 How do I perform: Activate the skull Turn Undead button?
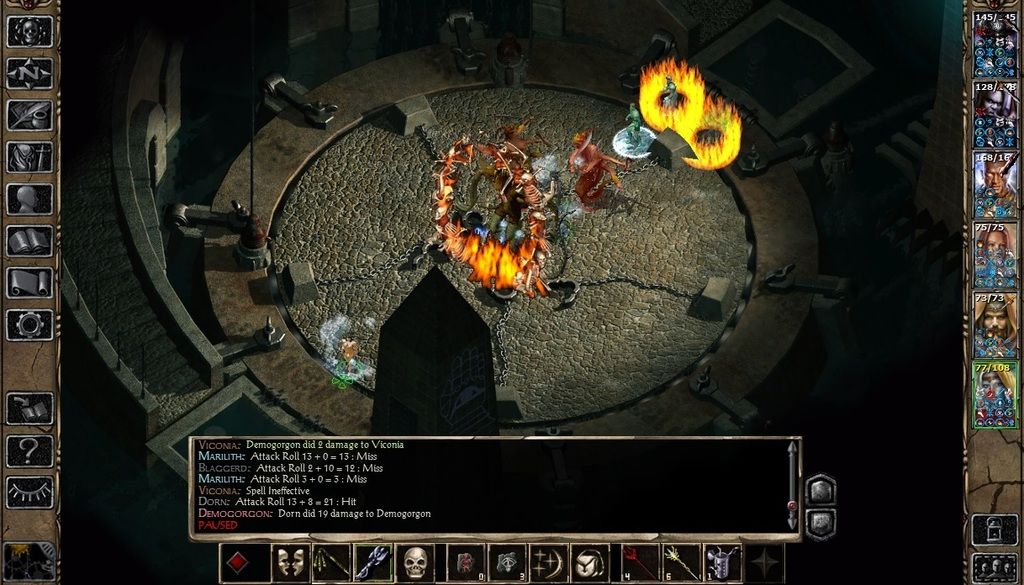tap(415, 563)
